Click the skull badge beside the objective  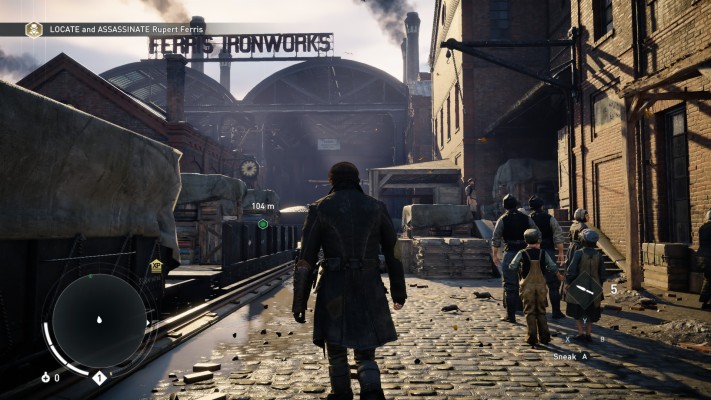tap(34, 29)
